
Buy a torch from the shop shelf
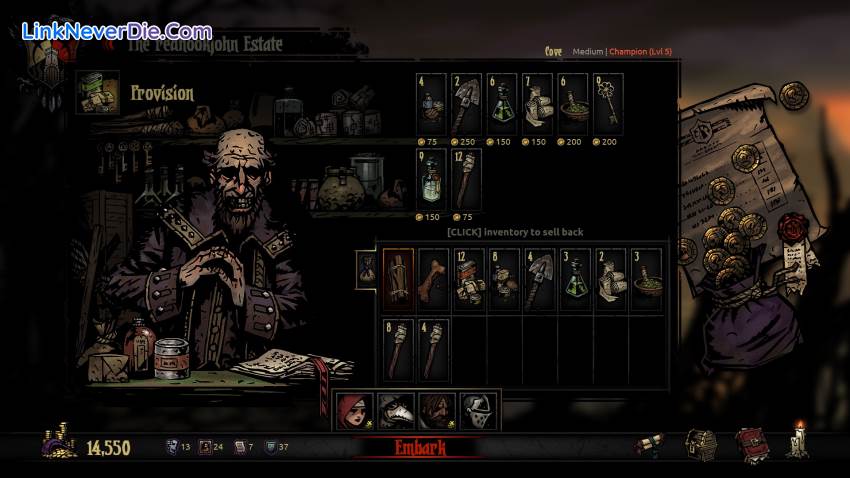[x=466, y=178]
